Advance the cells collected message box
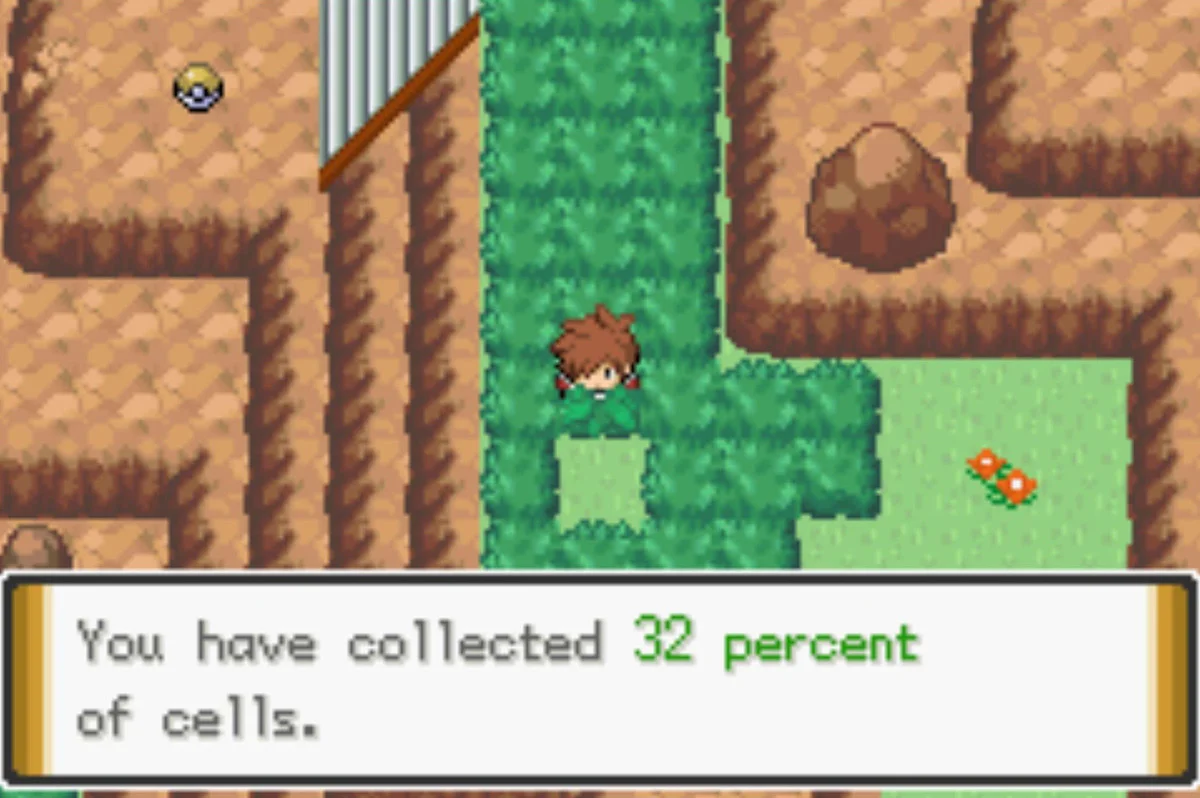Viewport: 1200px width, 798px height. coord(600,678)
